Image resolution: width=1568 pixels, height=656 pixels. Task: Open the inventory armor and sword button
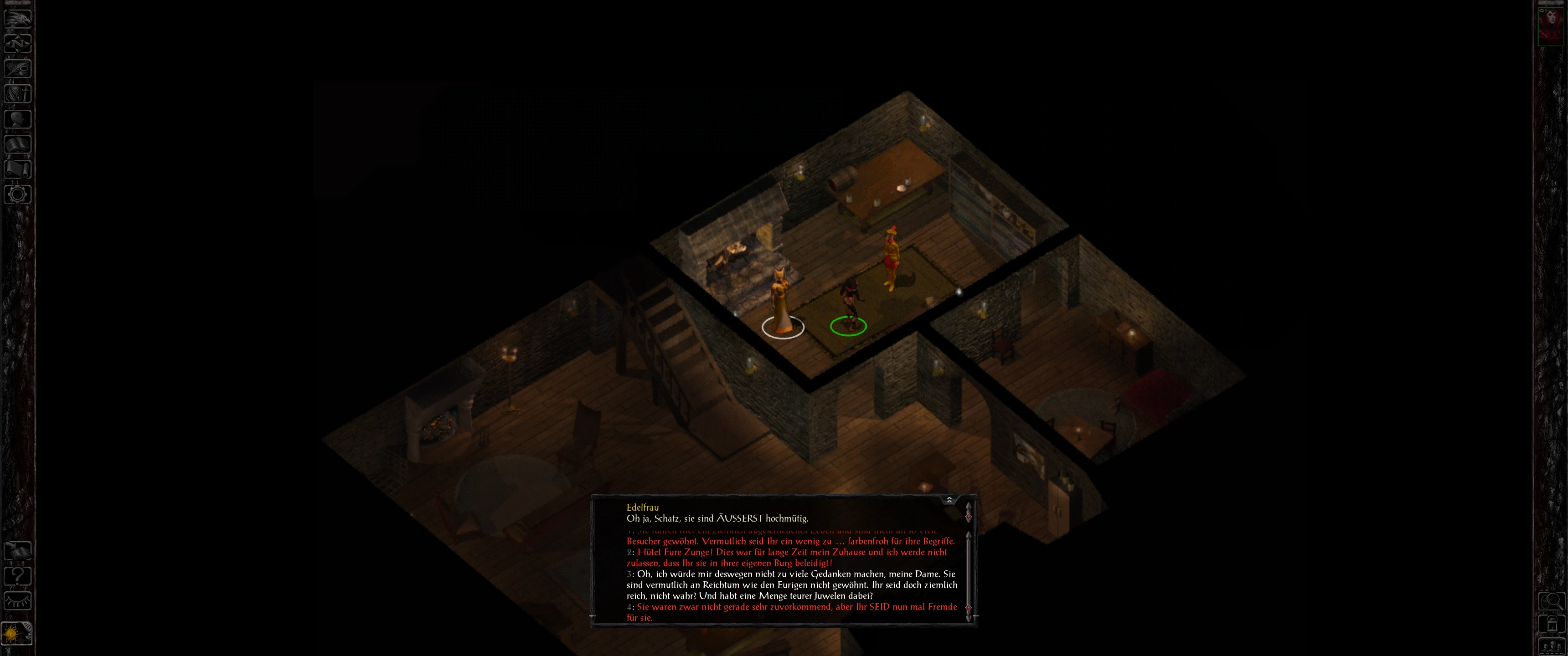point(17,94)
